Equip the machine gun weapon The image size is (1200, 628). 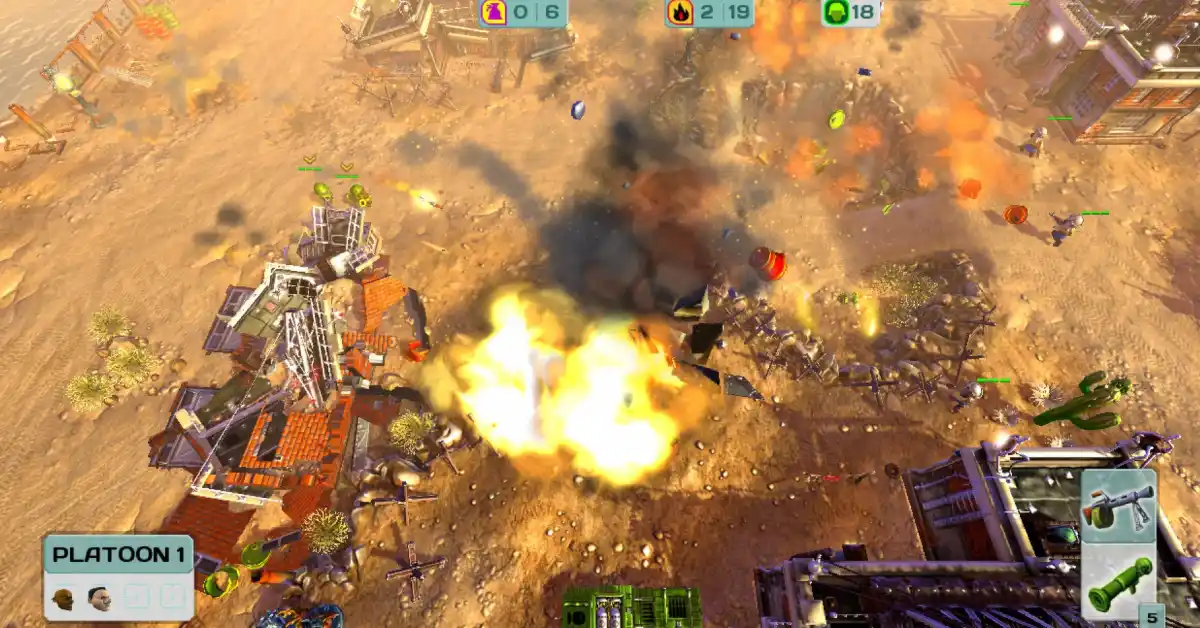1118,506
